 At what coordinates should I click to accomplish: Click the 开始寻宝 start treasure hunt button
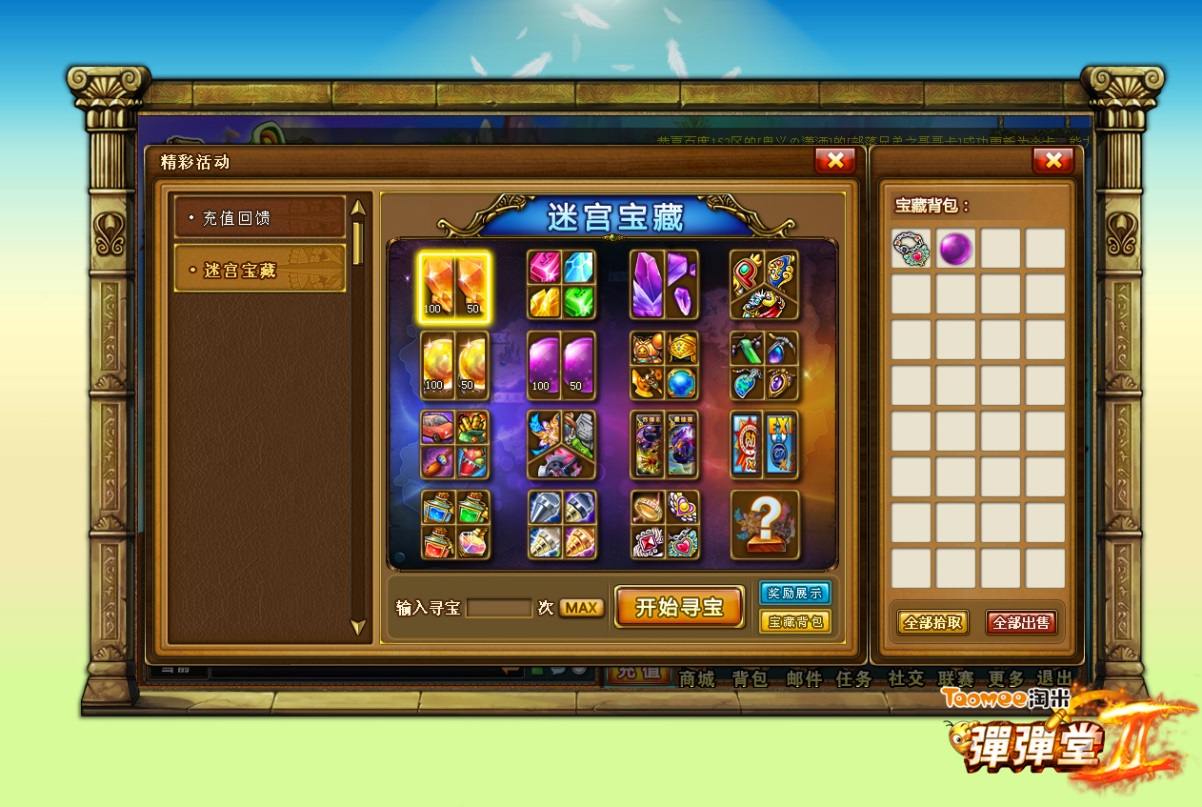[679, 607]
